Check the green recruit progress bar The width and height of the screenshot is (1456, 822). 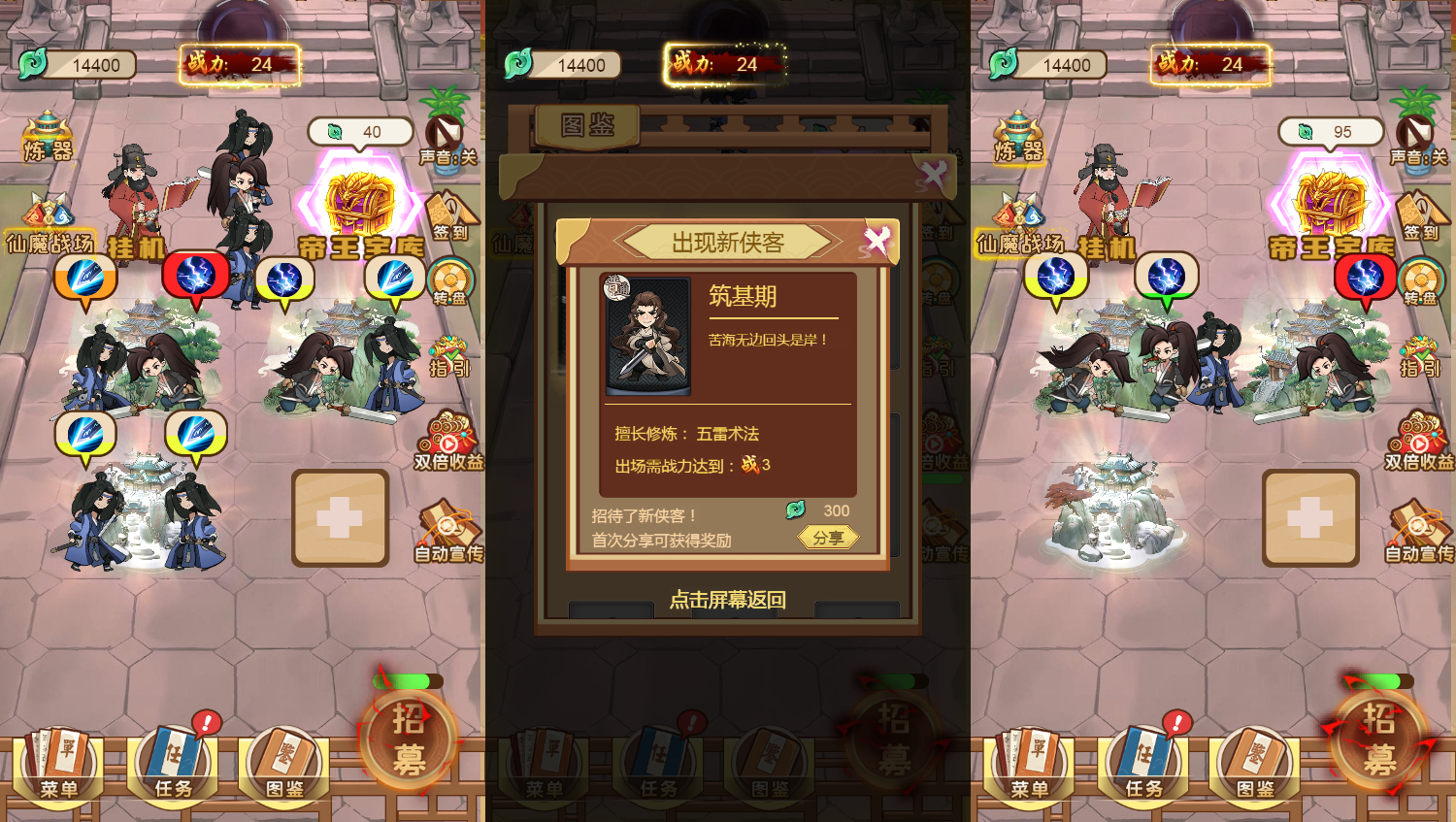[408, 682]
